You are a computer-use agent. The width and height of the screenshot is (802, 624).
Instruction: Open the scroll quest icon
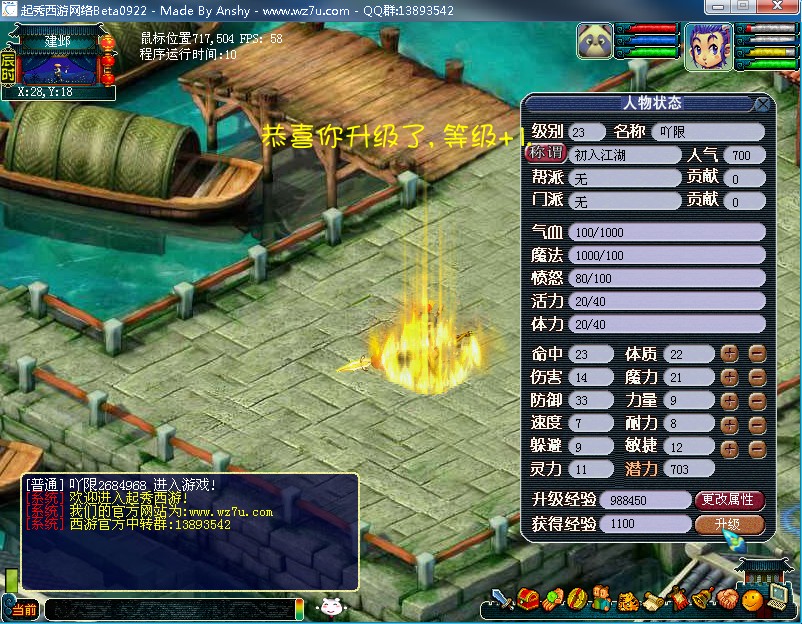pyautogui.click(x=652, y=600)
